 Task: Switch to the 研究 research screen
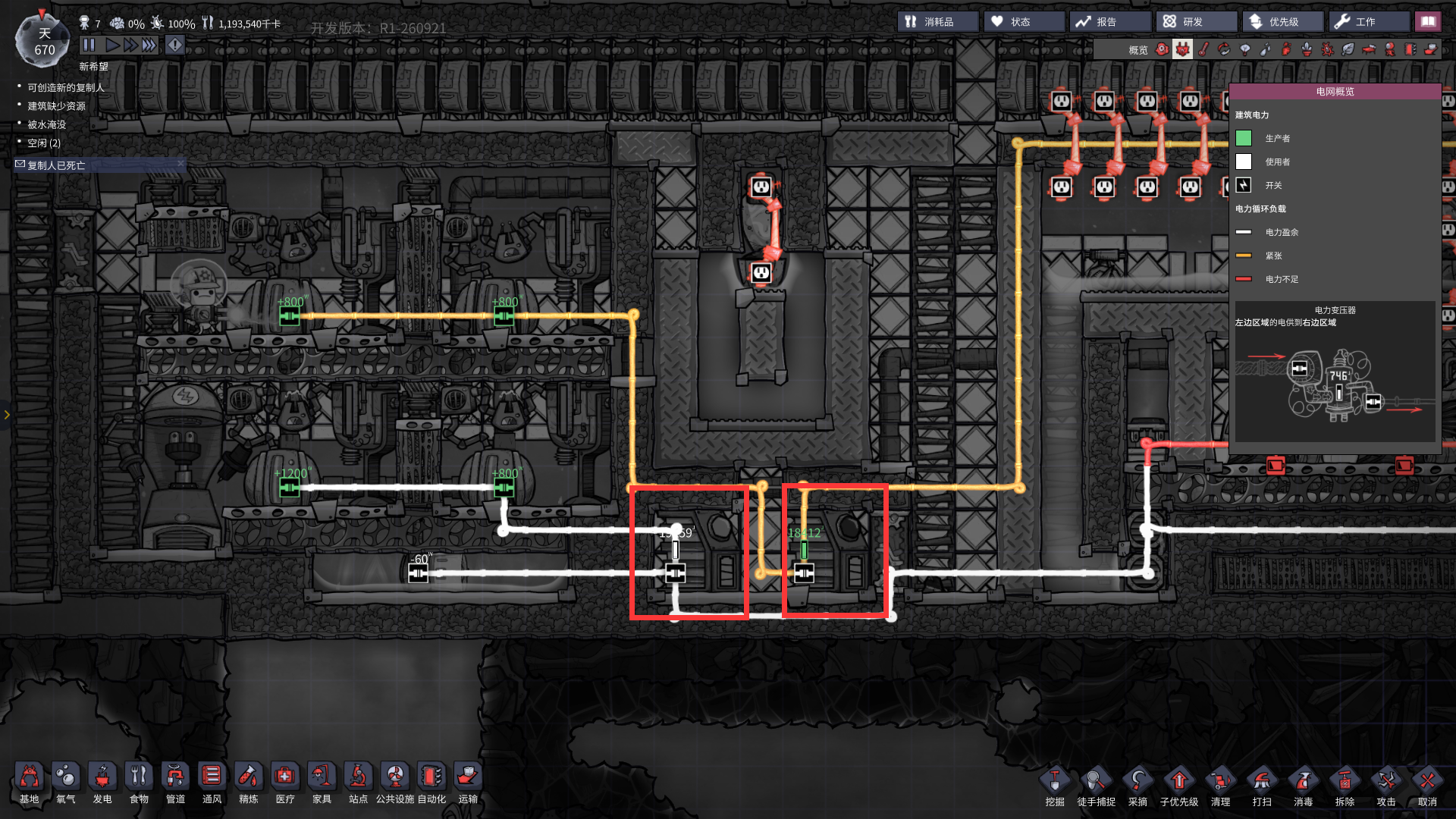pos(1196,20)
